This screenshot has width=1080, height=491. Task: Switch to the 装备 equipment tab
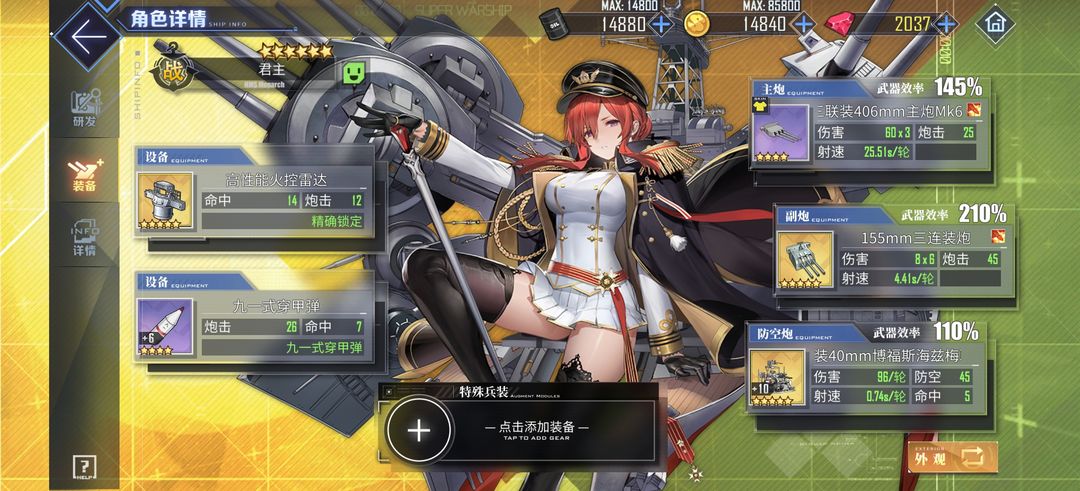tap(85, 174)
